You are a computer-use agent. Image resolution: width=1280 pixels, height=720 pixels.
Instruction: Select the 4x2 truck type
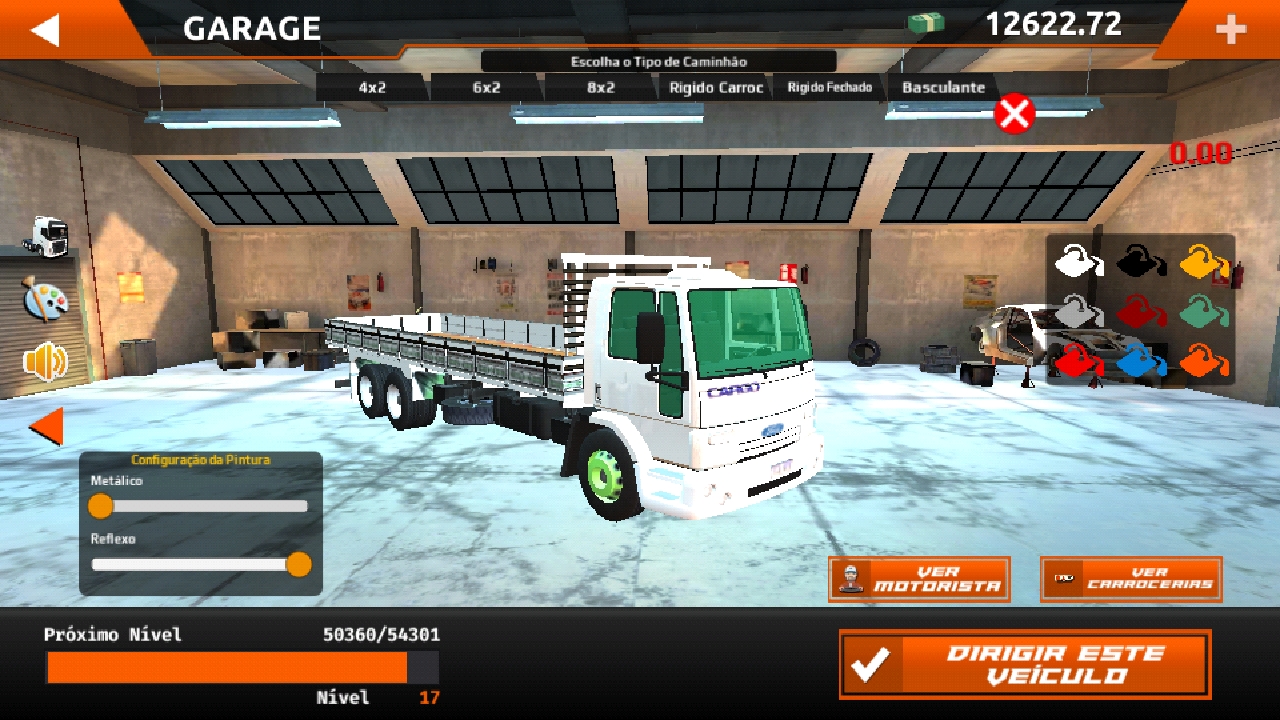pos(372,88)
